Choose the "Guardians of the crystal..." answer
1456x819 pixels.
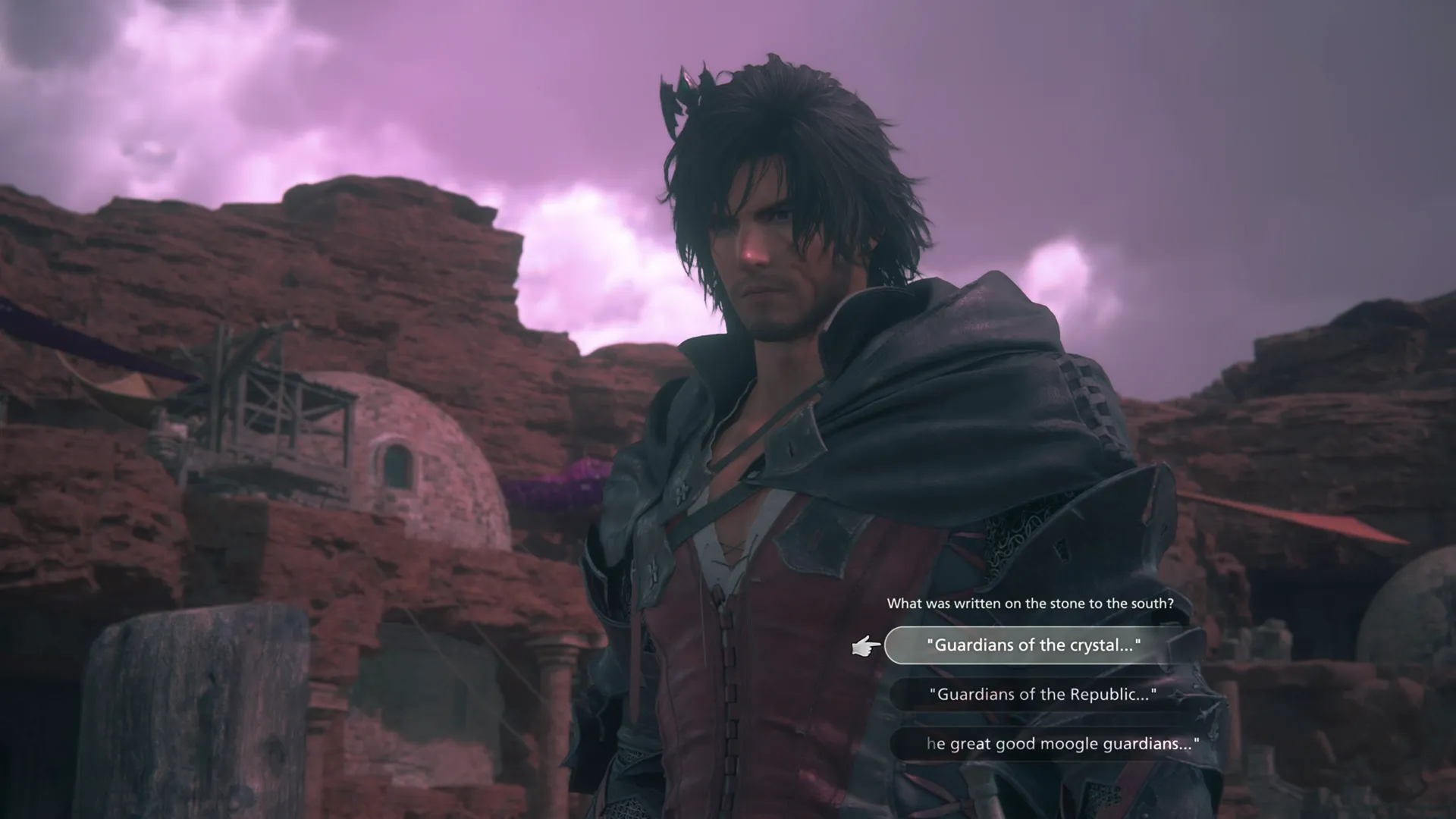[x=1034, y=645]
